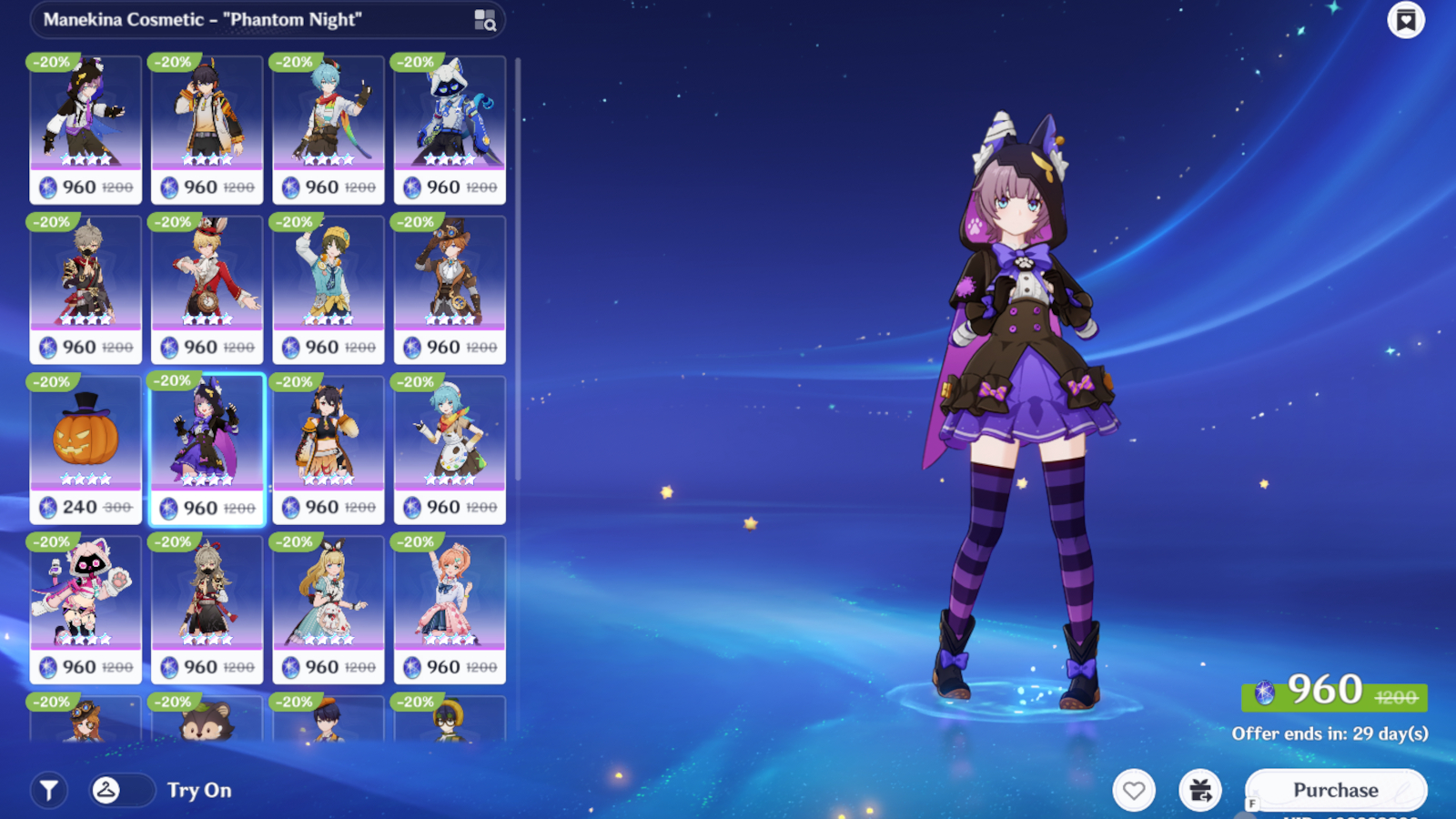This screenshot has height=819, width=1456.
Task: Open the grid search view icon in title bar
Action: coord(487,20)
